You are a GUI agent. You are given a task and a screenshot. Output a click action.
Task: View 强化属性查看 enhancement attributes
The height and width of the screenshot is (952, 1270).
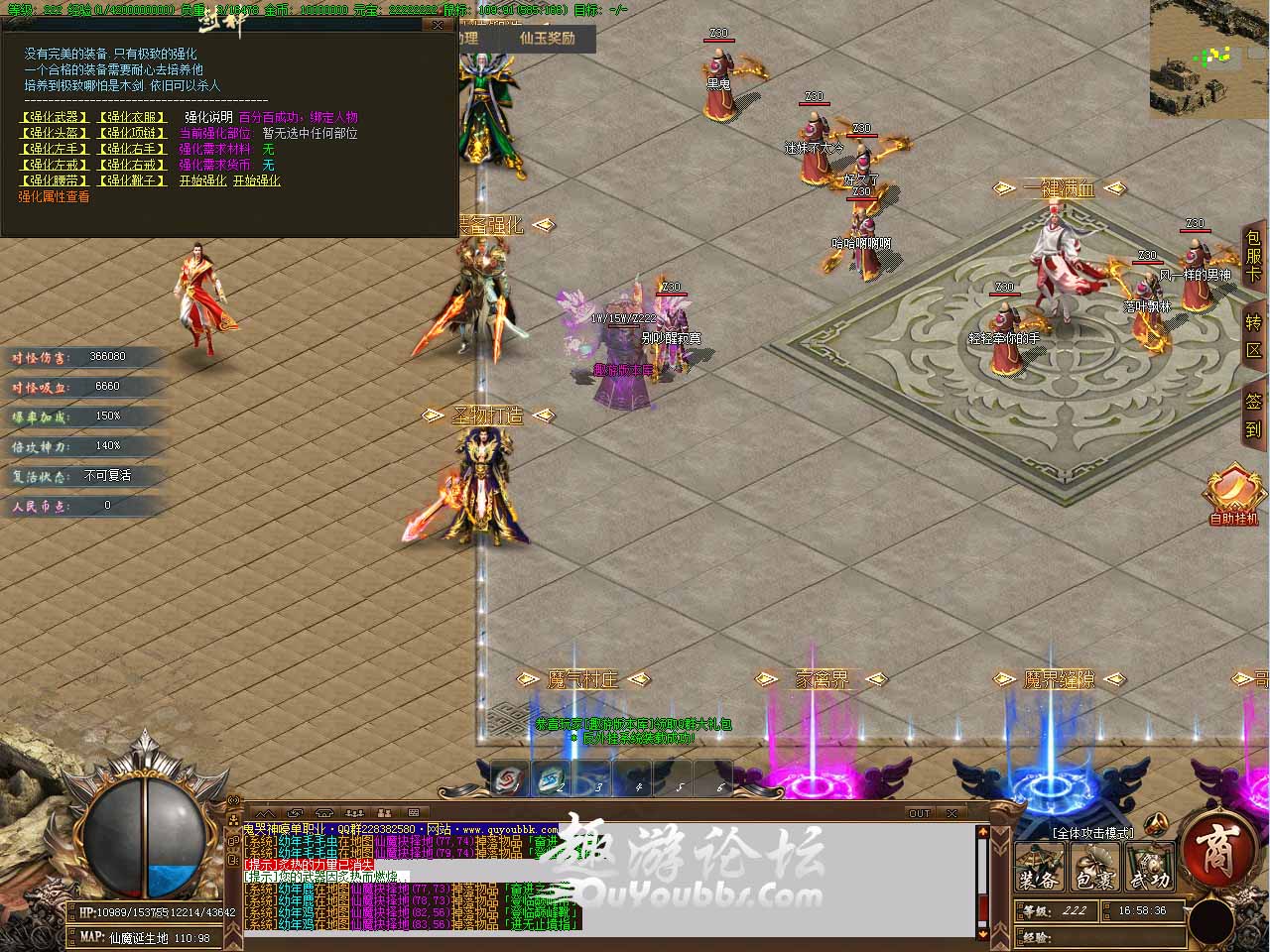click(x=54, y=196)
